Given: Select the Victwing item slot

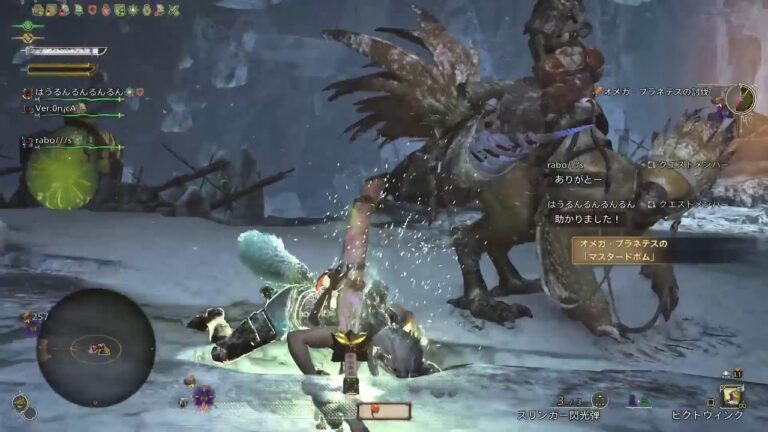Looking at the screenshot, I should click(731, 395).
